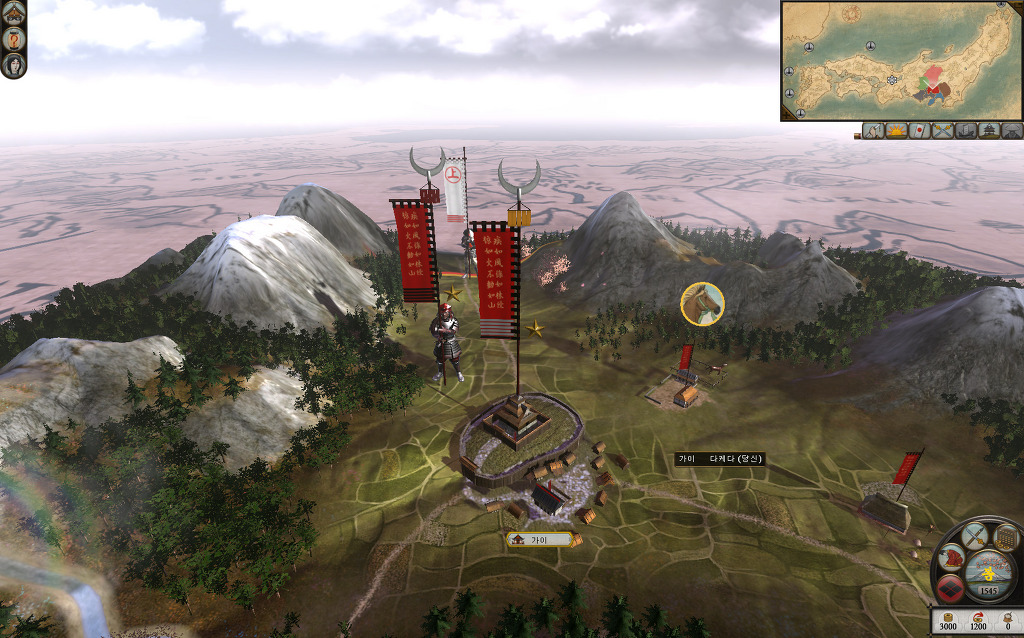Screen dimensions: 1024x638
Task: Open diplomacy with the bowing figure icon
Action: pyautogui.click(x=951, y=558)
